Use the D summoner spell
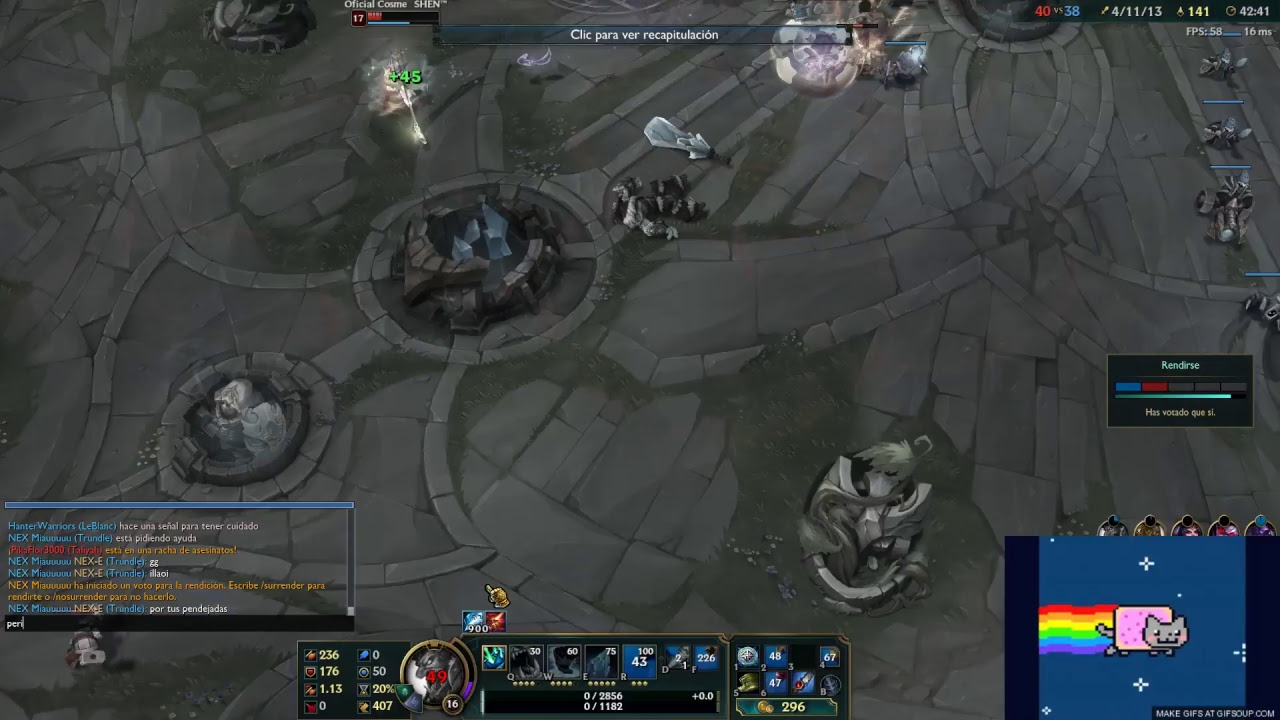The height and width of the screenshot is (720, 1280). [677, 659]
